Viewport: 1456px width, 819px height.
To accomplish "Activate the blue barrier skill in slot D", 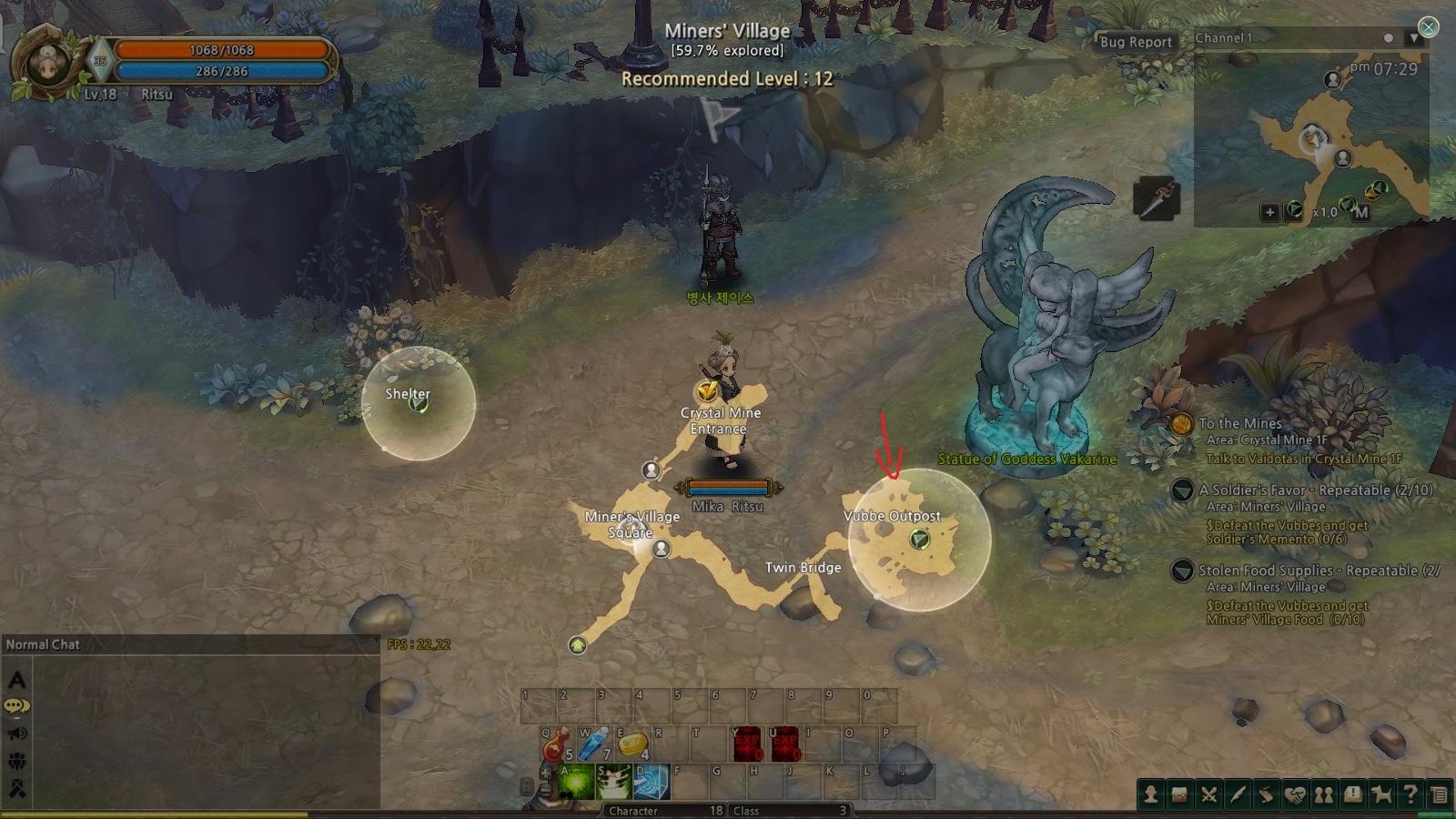I will point(652,783).
